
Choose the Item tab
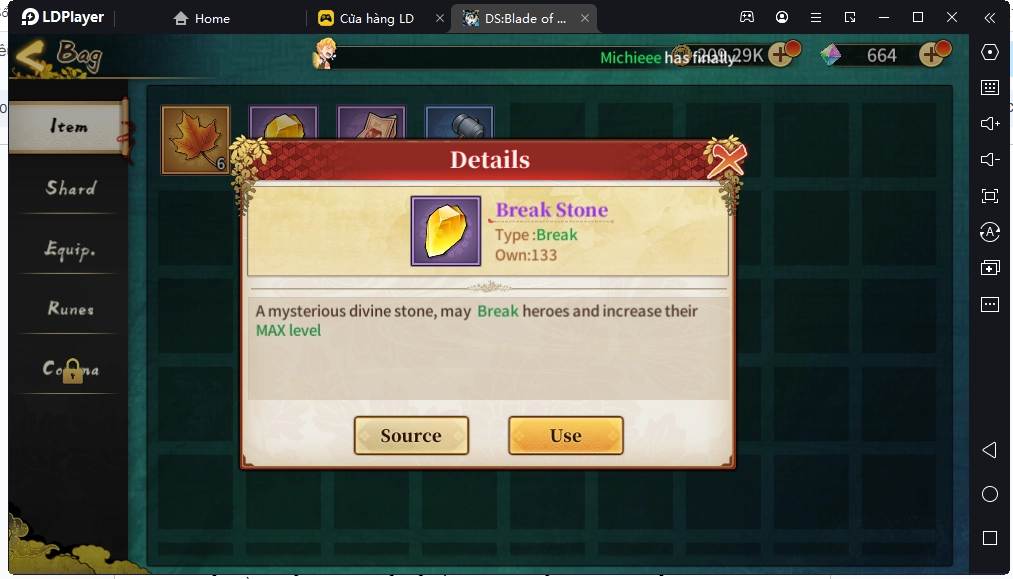coord(69,127)
